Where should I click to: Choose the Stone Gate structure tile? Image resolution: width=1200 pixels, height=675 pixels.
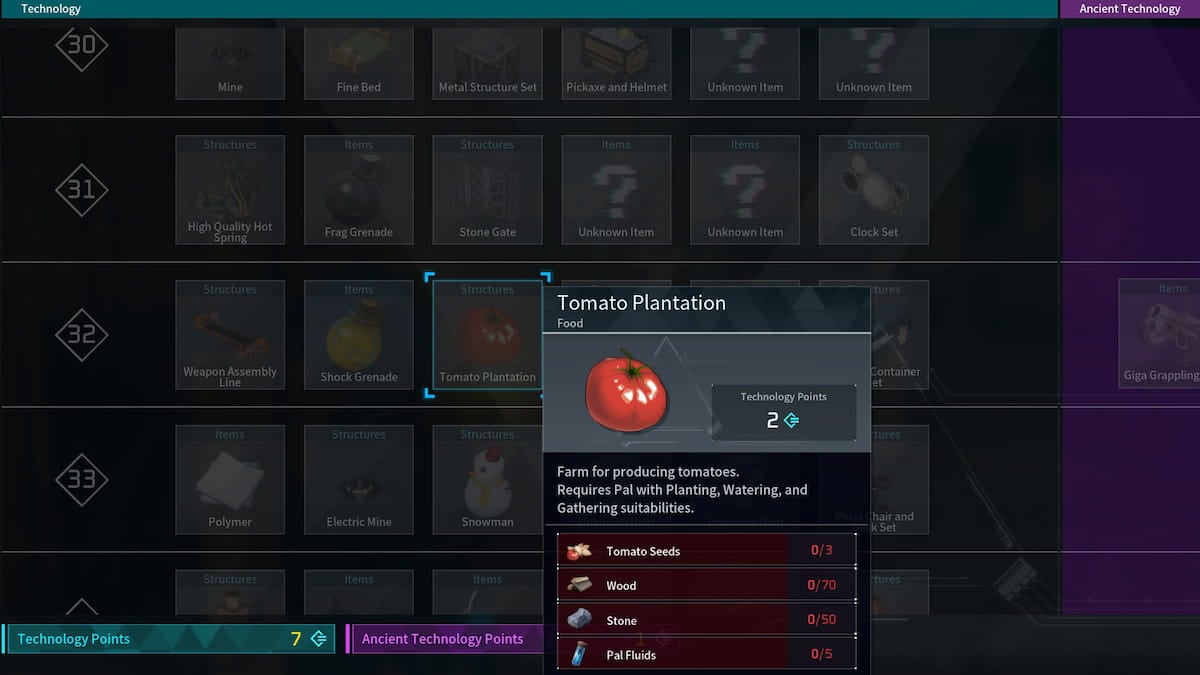click(x=487, y=190)
